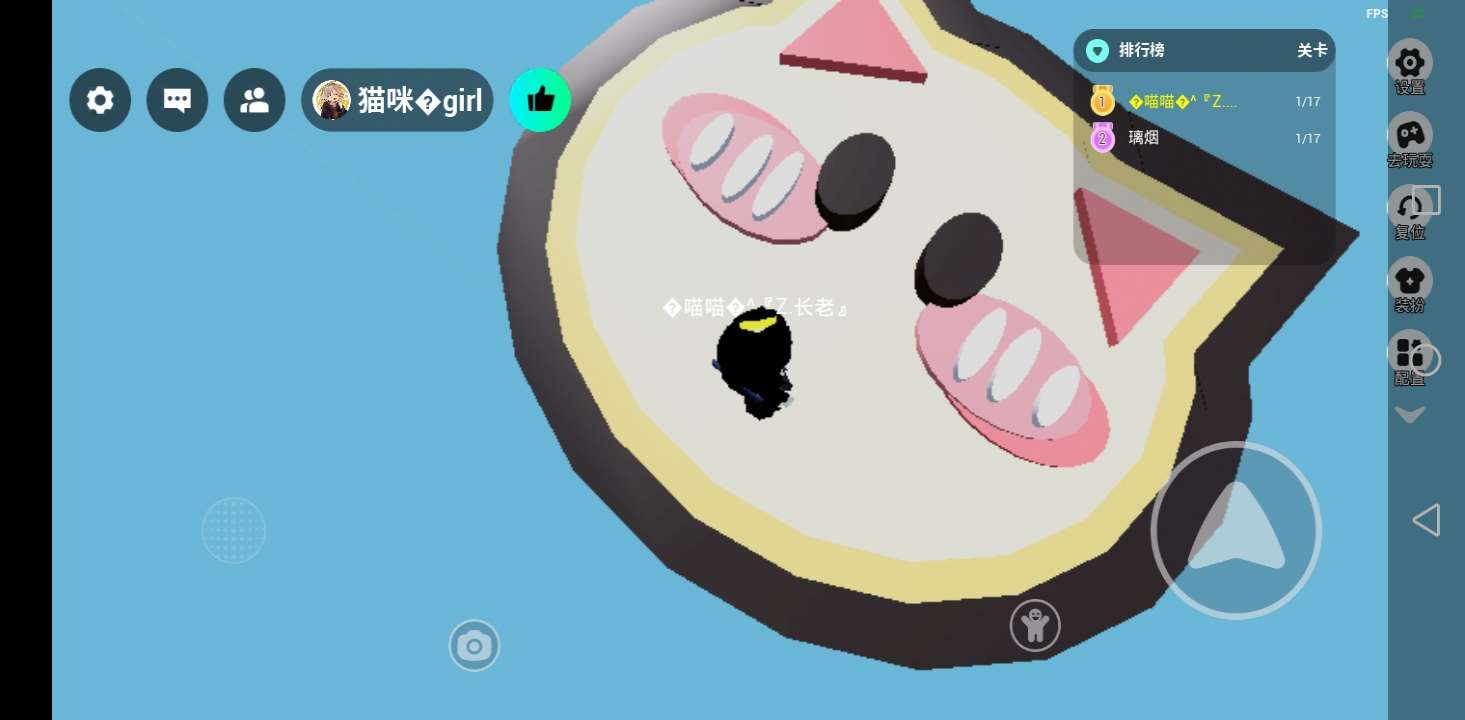Viewport: 1465px width, 720px height.
Task: Tap the jump arrow button
Action: coord(1236,530)
